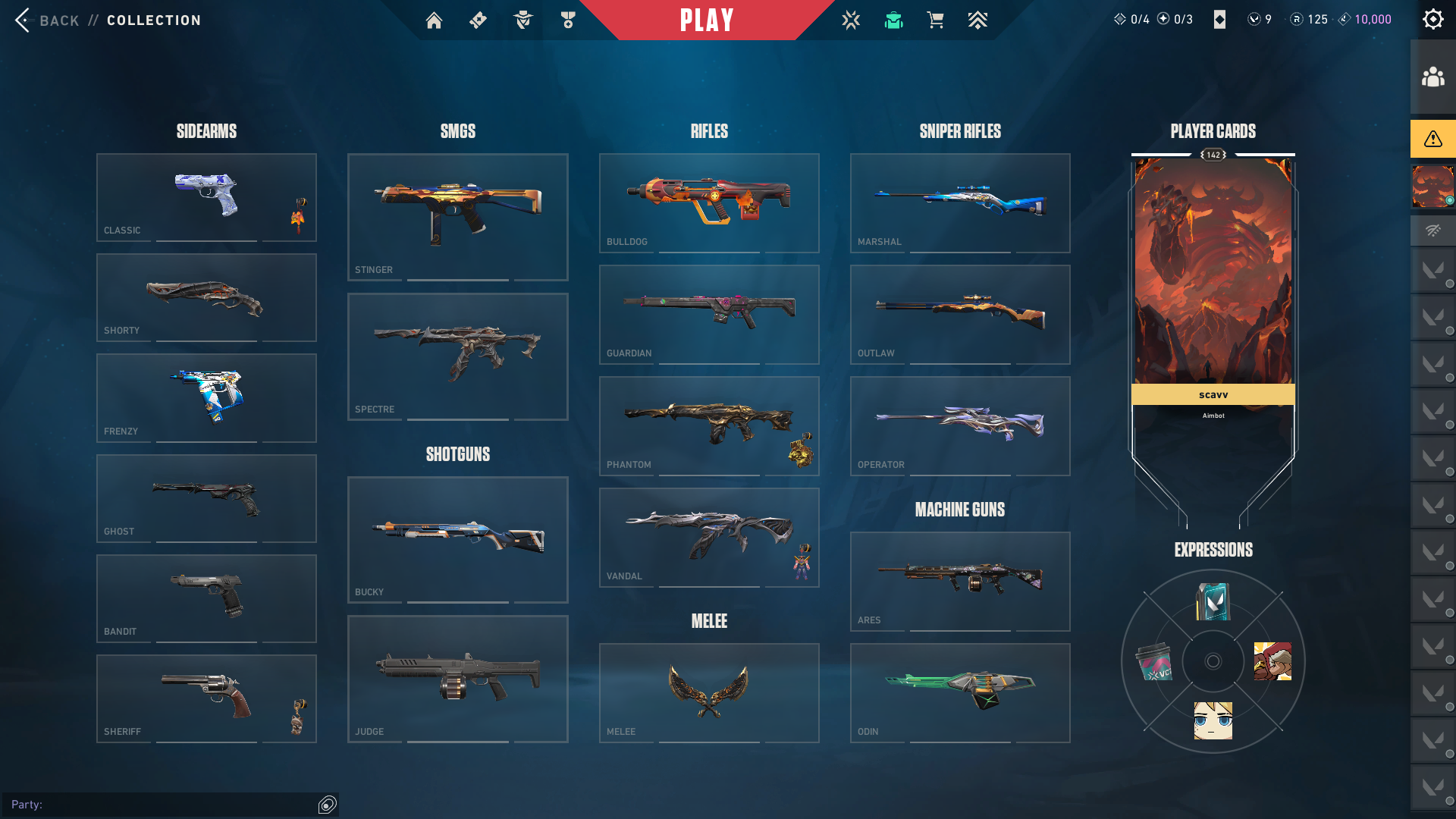Open the Operator sniper slot
This screenshot has height=819, width=1456.
tap(960, 425)
